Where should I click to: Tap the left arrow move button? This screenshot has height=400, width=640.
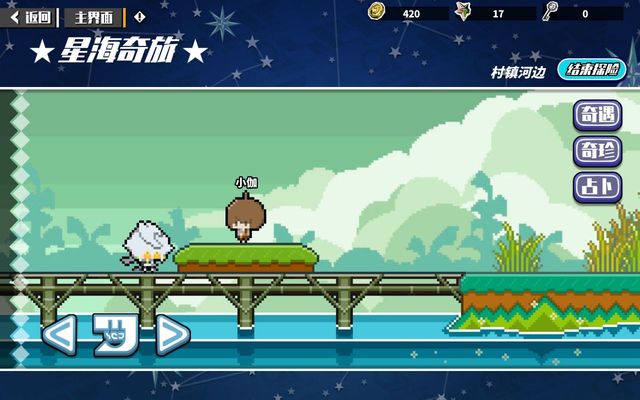[58, 335]
